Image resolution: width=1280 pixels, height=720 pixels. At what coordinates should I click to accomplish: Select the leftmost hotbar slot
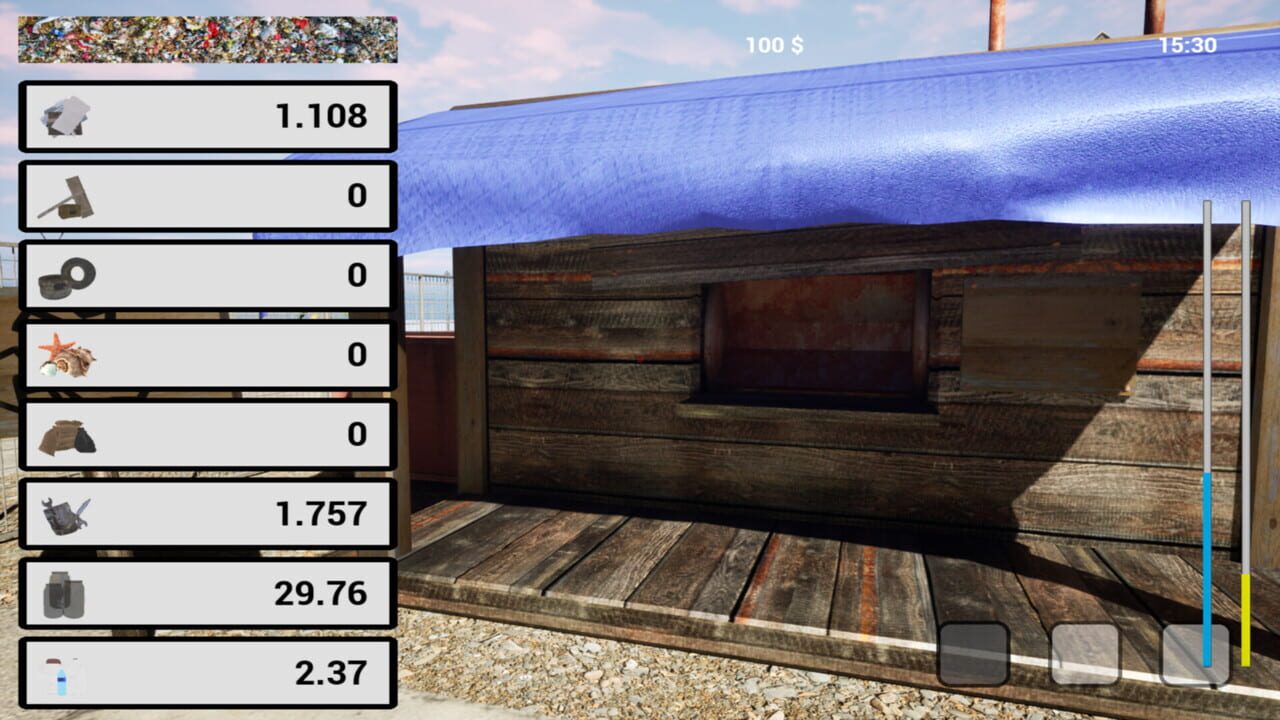[x=973, y=654]
